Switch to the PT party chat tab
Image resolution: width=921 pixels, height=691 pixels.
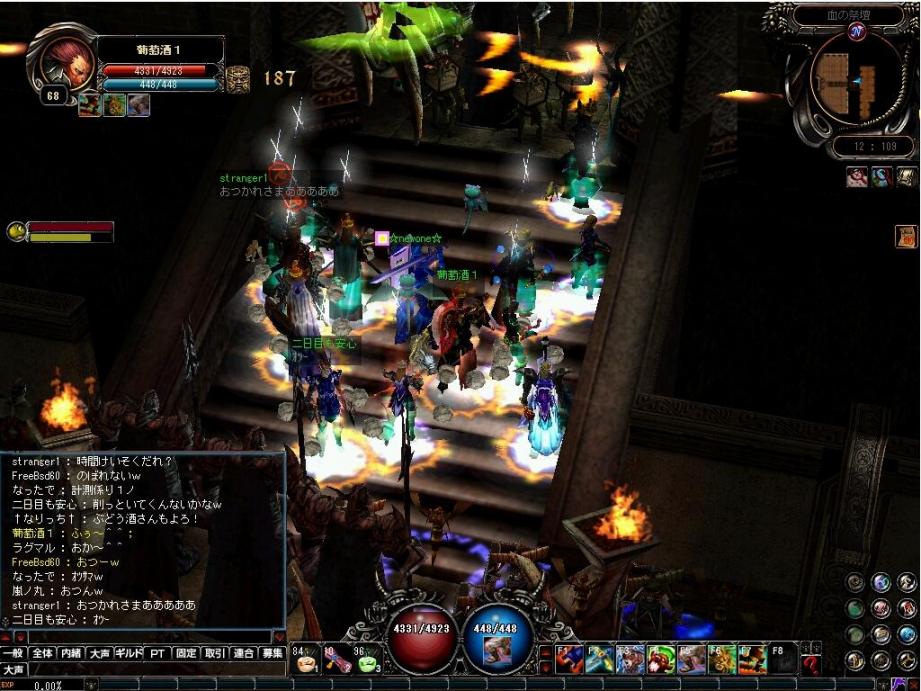(x=157, y=653)
